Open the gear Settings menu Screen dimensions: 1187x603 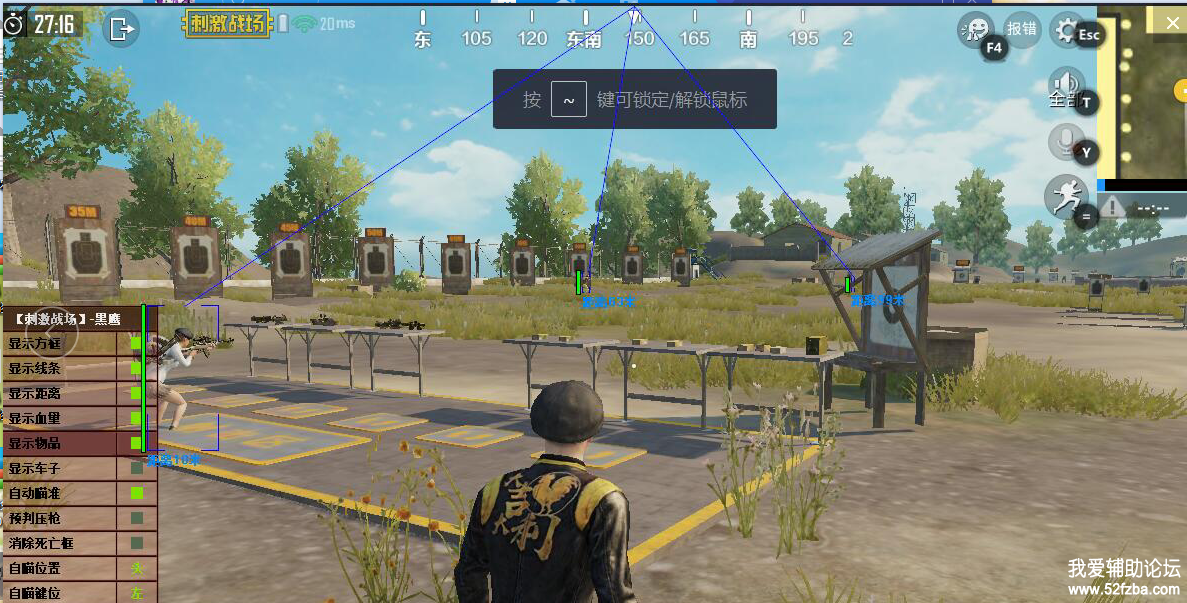coord(1068,29)
